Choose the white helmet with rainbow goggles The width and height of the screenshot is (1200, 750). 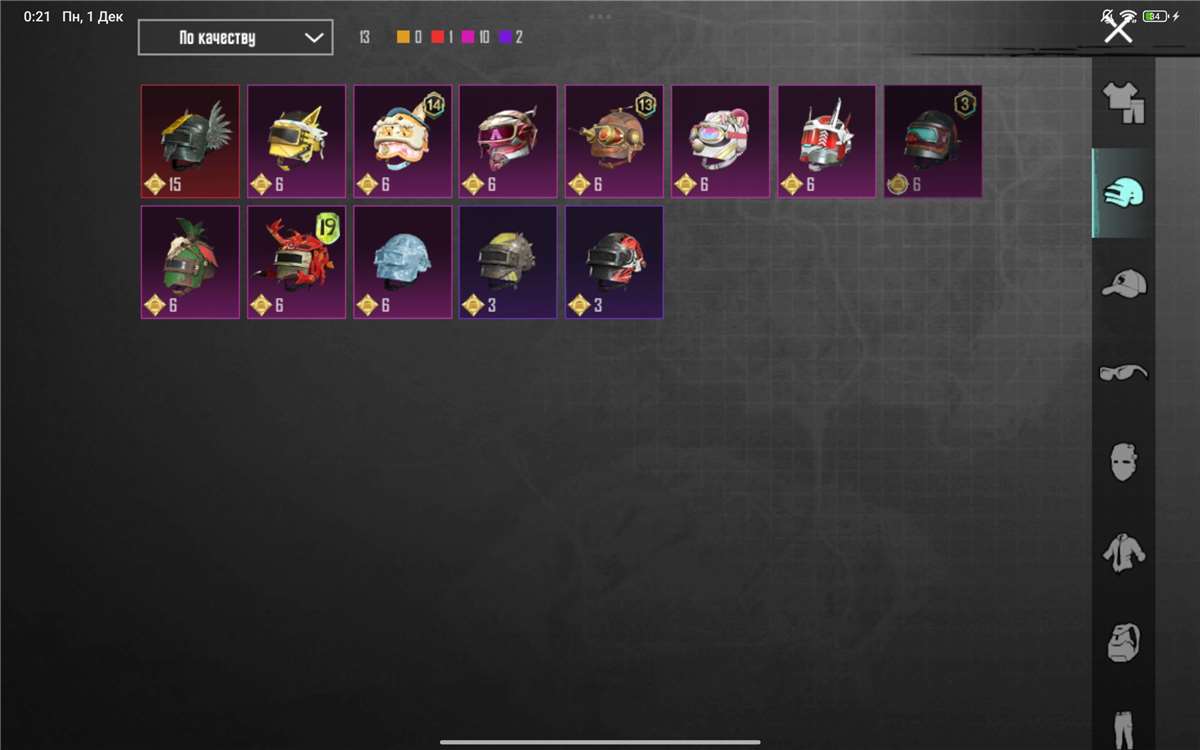(x=720, y=141)
